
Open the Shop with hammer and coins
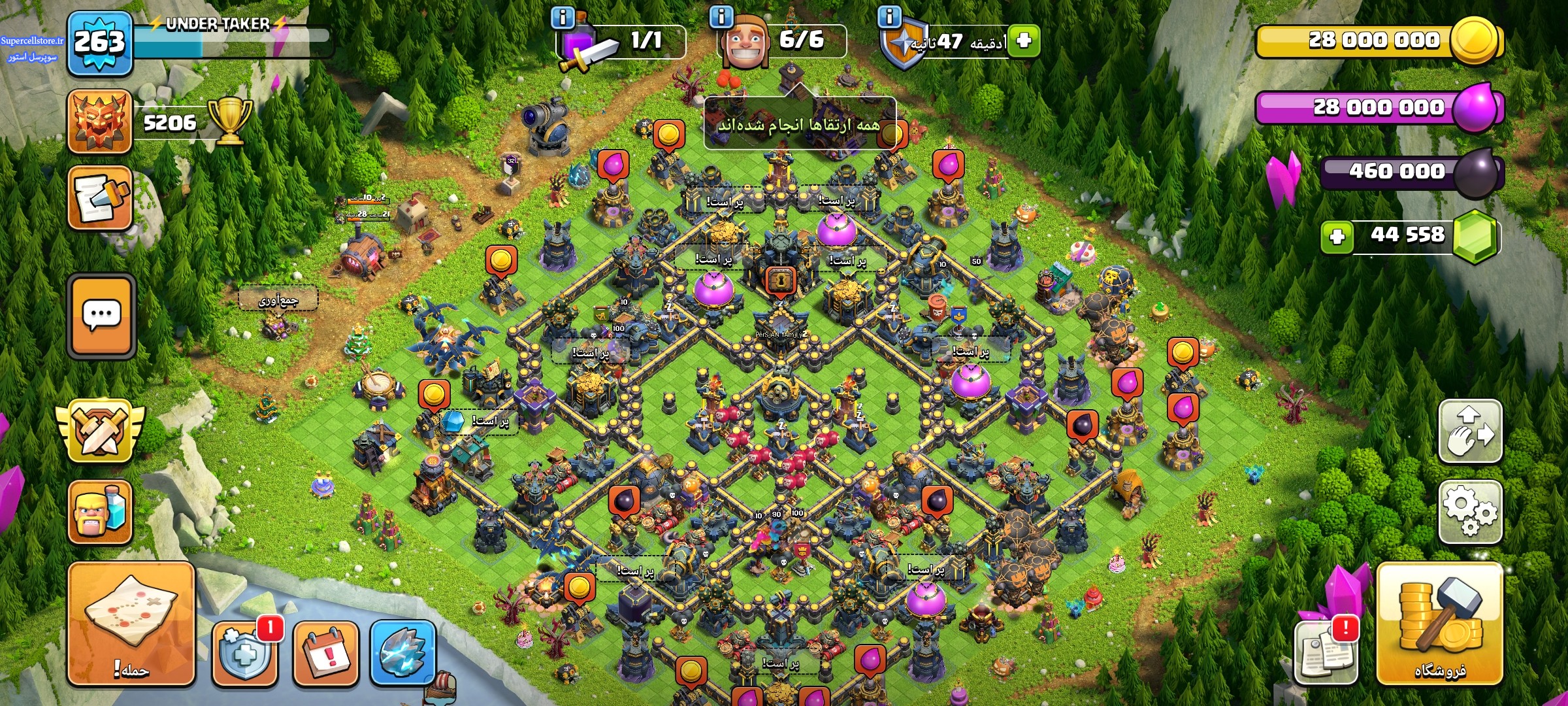[x=1439, y=623]
